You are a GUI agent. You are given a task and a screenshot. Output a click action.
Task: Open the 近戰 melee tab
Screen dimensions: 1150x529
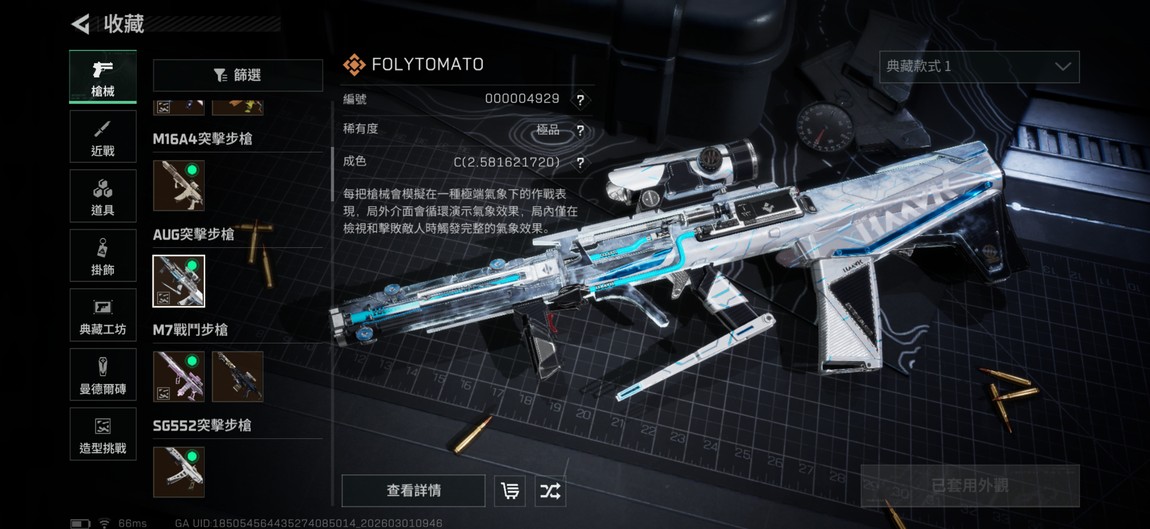[103, 137]
